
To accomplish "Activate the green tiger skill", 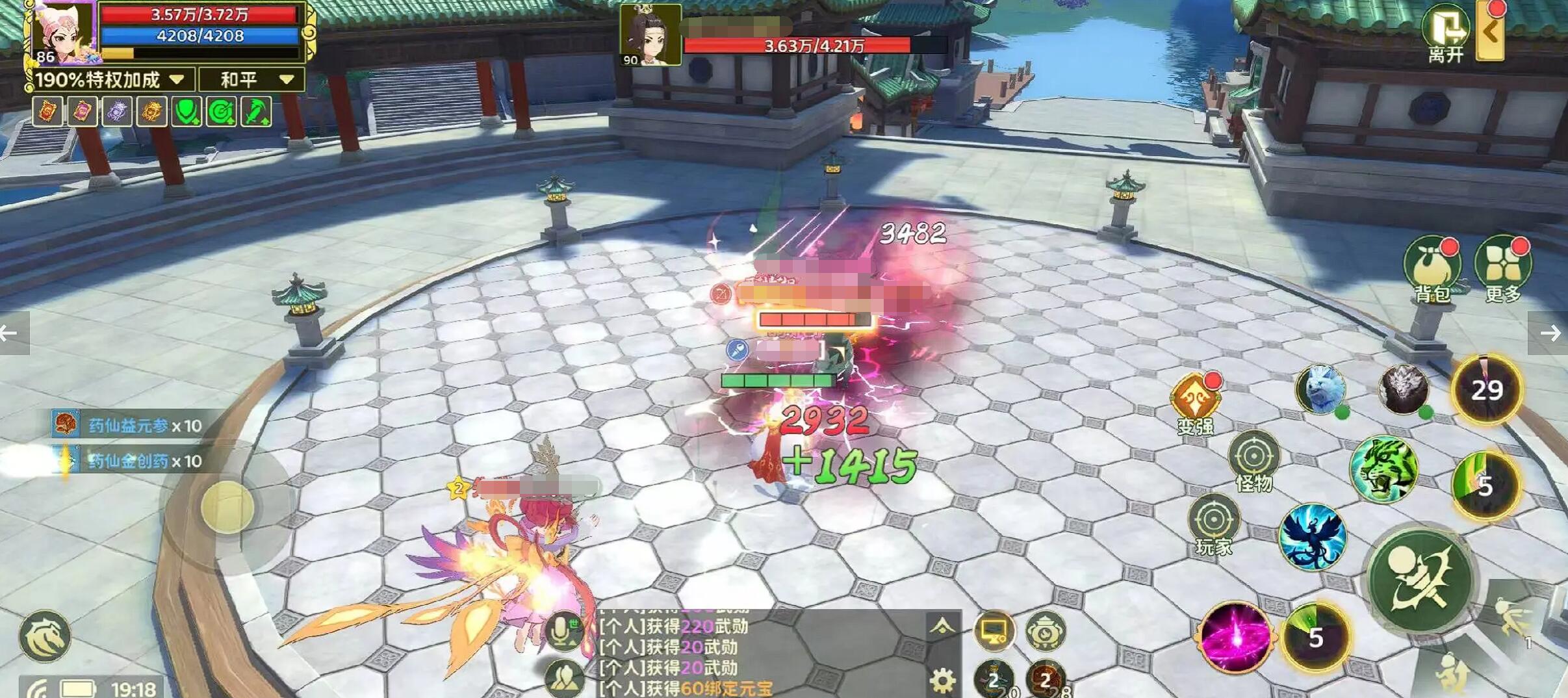I will point(1383,469).
